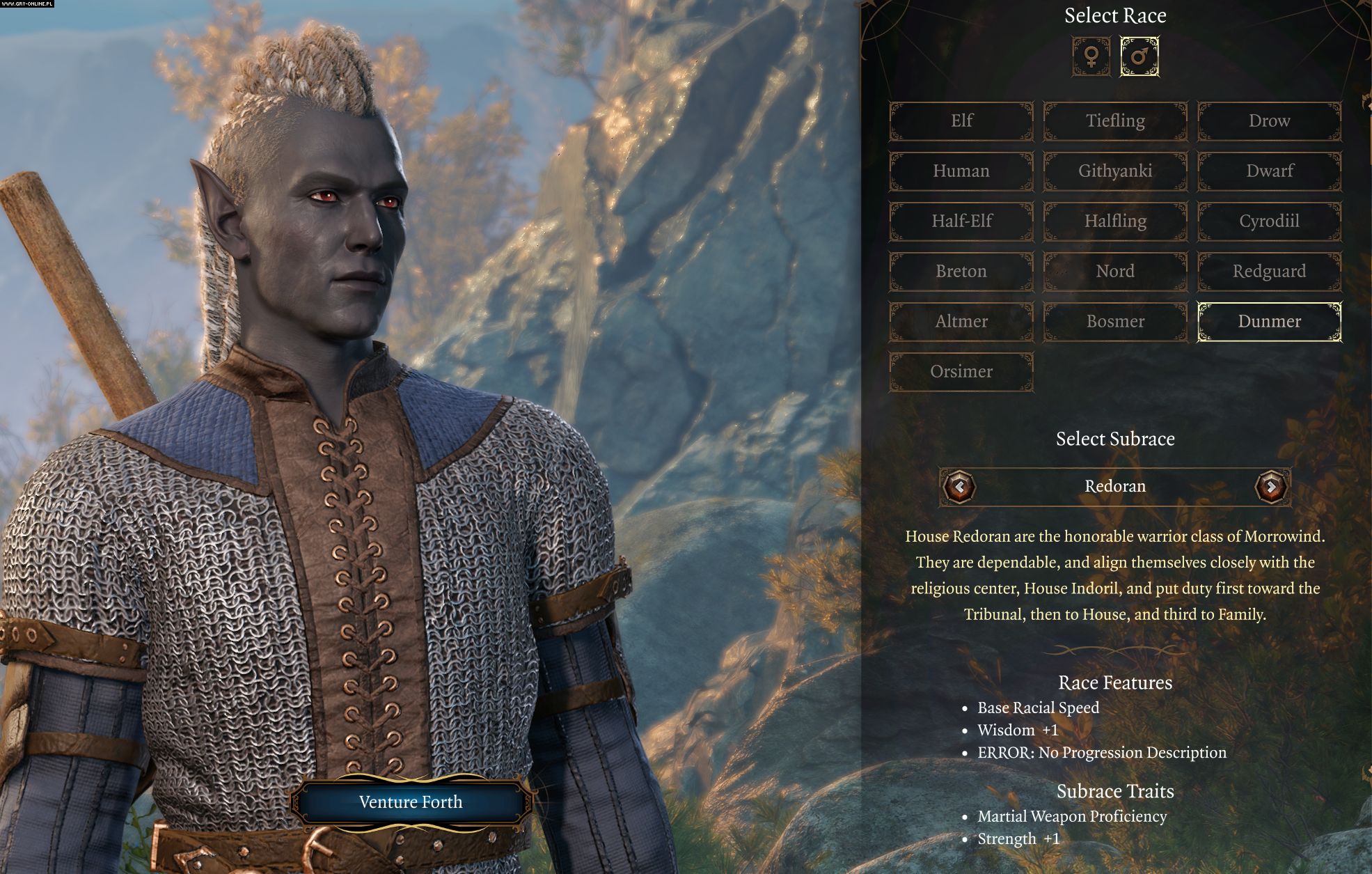Image resolution: width=1372 pixels, height=874 pixels.
Task: Pick the Half-Elf race
Action: (x=961, y=221)
